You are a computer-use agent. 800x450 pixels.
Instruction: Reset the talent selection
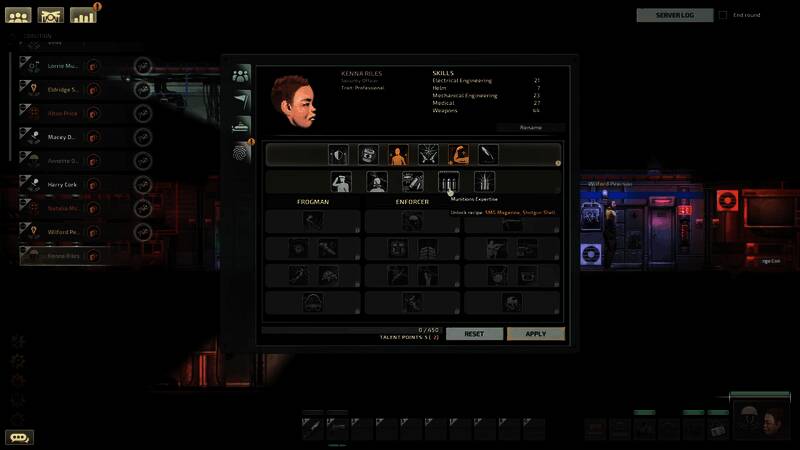coord(474,333)
